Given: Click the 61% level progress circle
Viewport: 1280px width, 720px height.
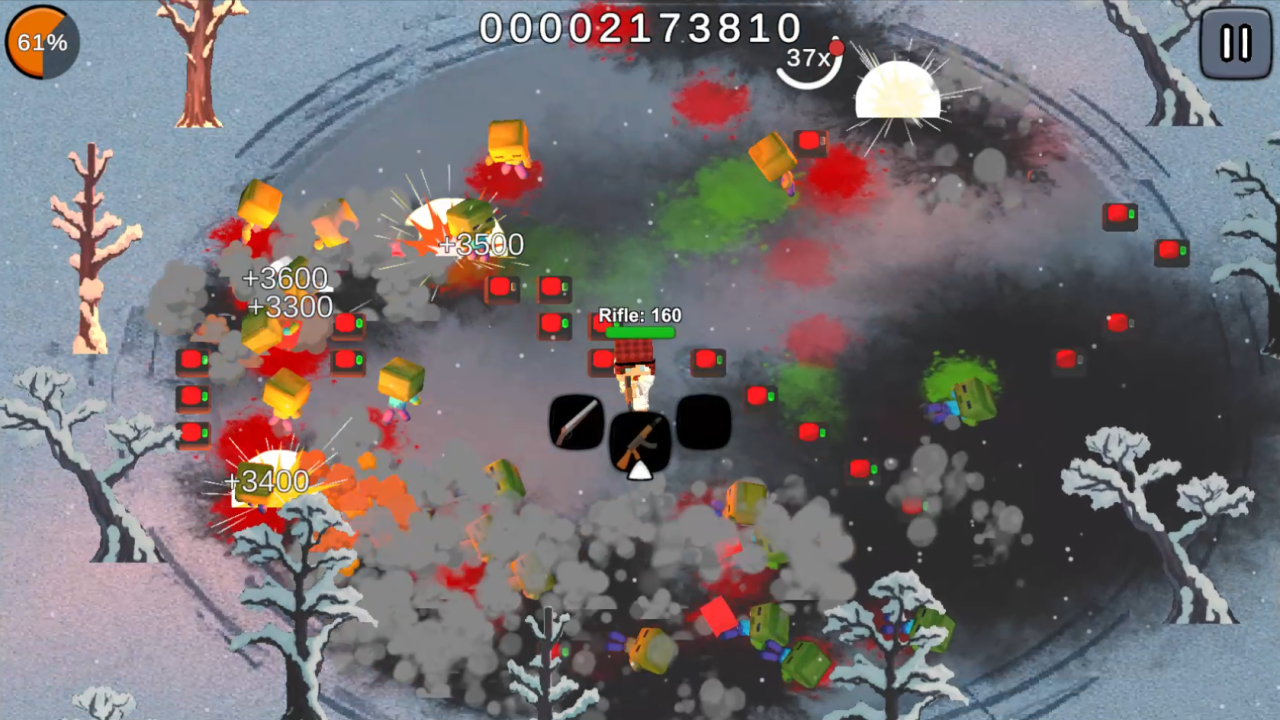Looking at the screenshot, I should pos(40,42).
